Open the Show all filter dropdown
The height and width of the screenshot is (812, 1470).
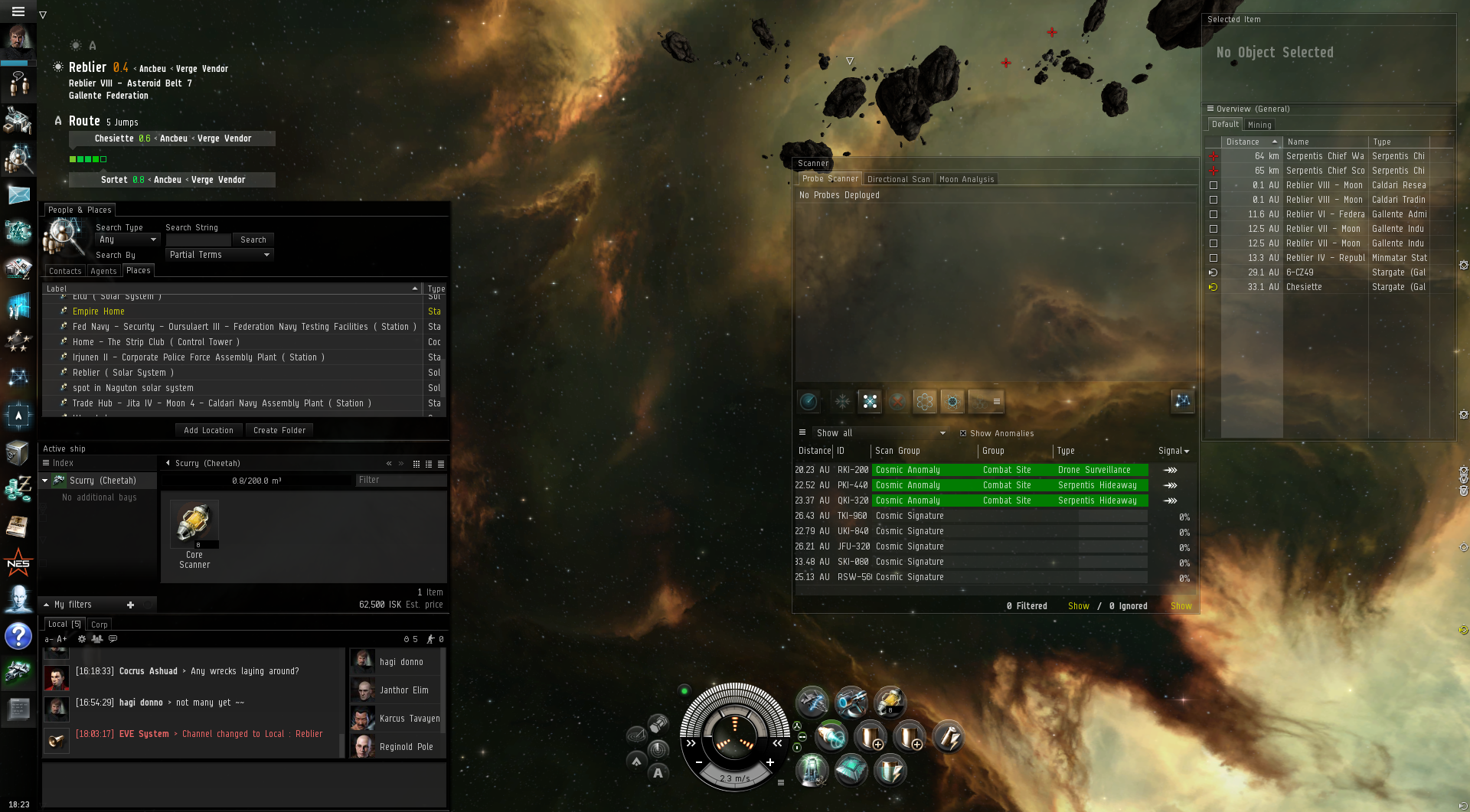click(880, 433)
